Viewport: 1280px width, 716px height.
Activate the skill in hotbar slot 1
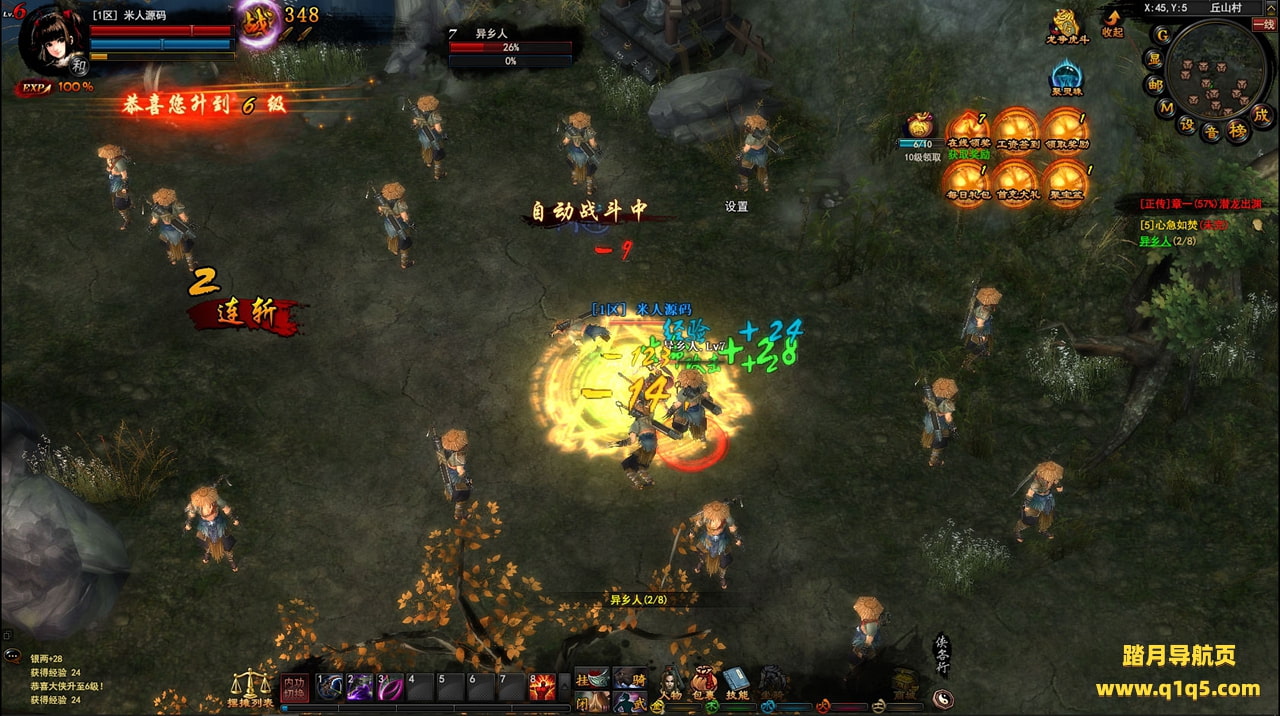329,686
